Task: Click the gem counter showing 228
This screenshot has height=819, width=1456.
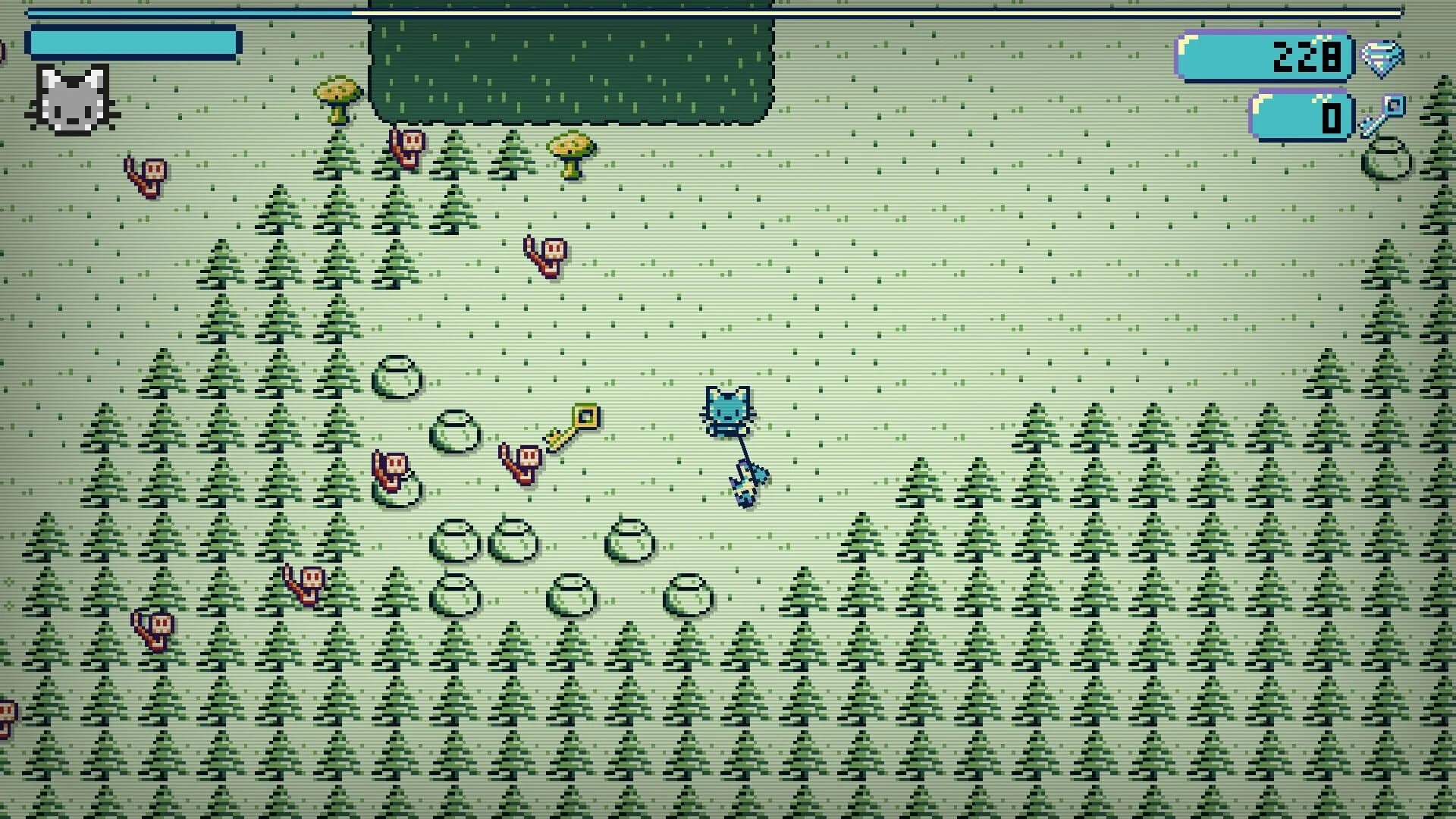Action: tap(1263, 53)
